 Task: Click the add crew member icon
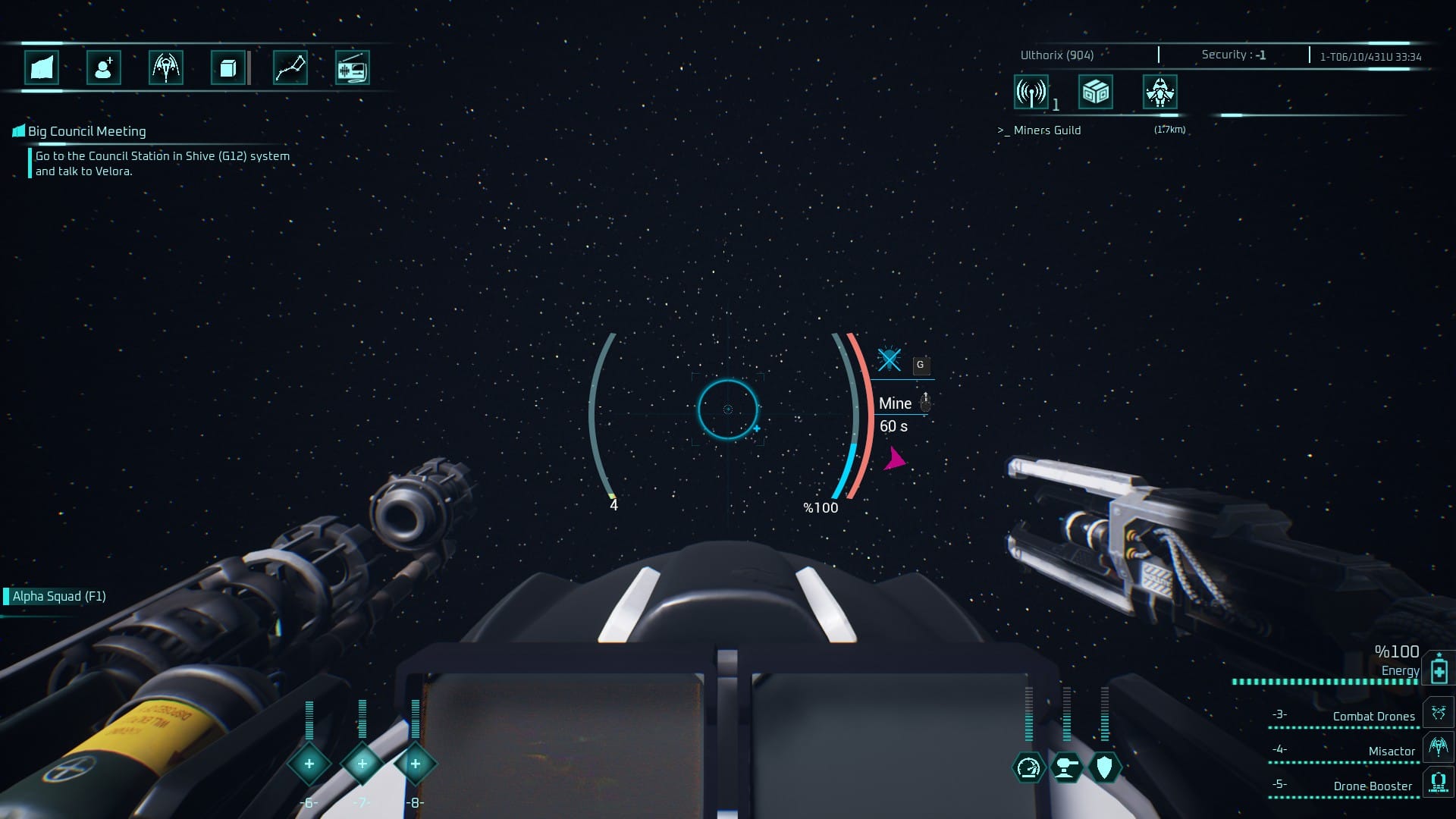pyautogui.click(x=104, y=68)
